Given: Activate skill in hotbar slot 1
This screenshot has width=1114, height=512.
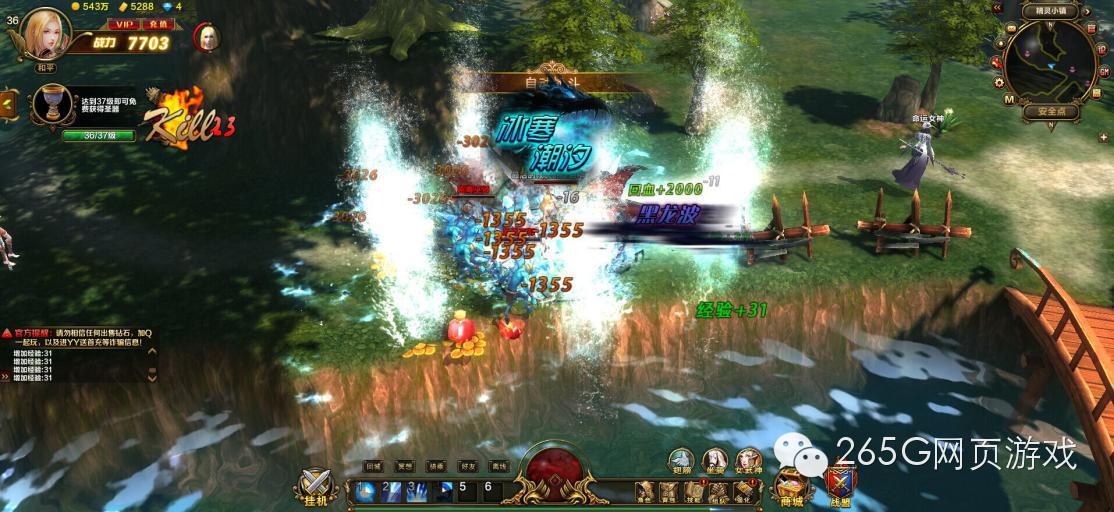Looking at the screenshot, I should [x=366, y=491].
